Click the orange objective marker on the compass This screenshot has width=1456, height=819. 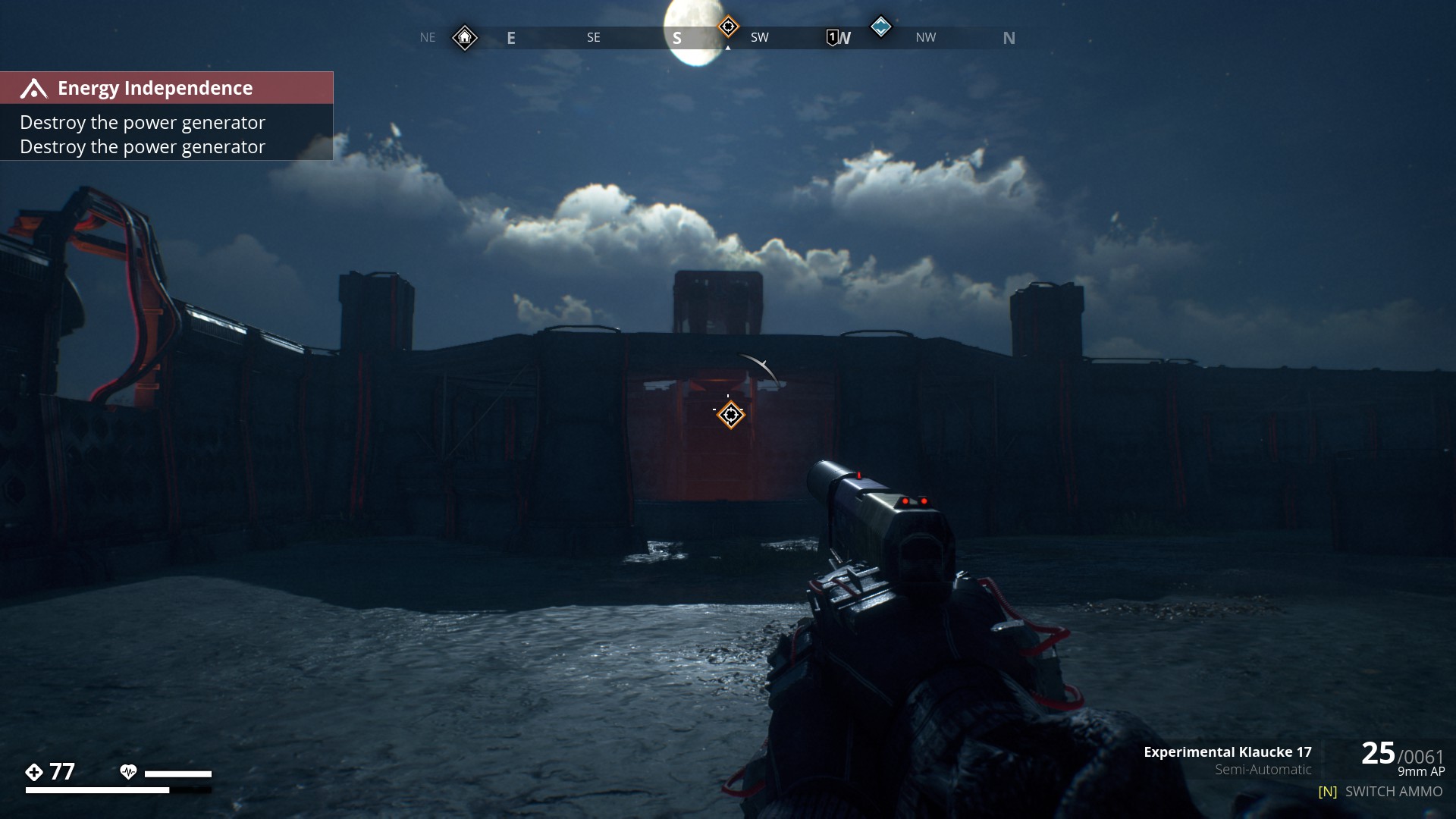[x=728, y=27]
